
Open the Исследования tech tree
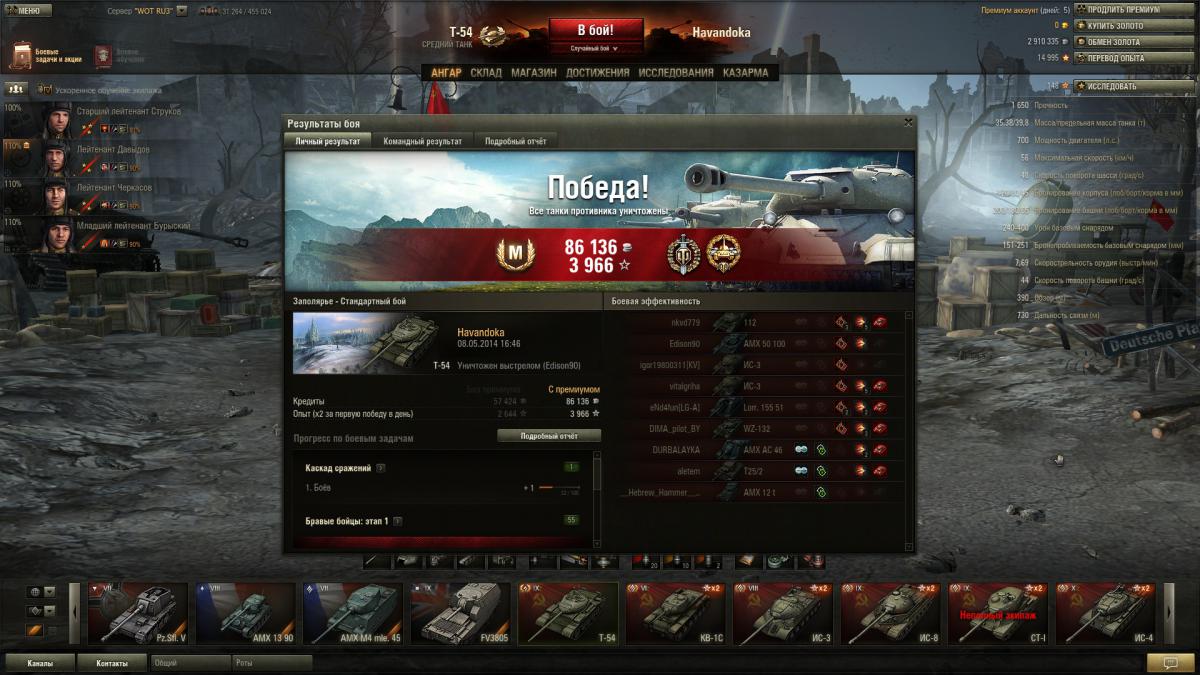[x=676, y=73]
